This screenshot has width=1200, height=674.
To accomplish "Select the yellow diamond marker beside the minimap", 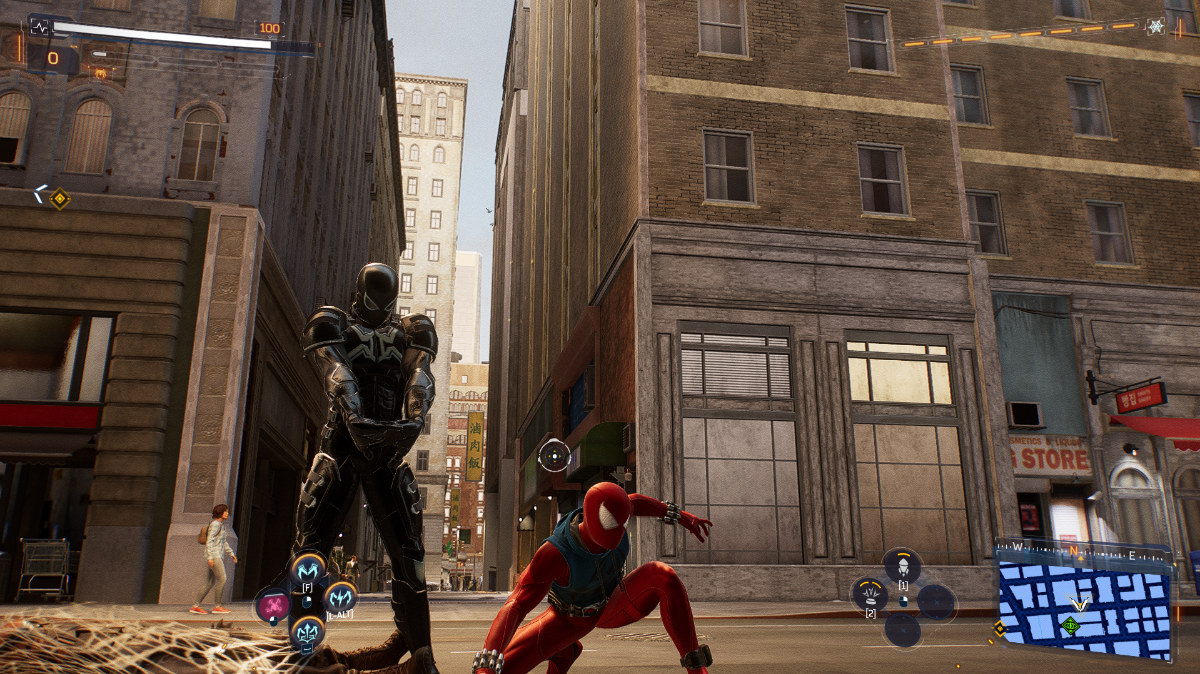I will point(998,628).
